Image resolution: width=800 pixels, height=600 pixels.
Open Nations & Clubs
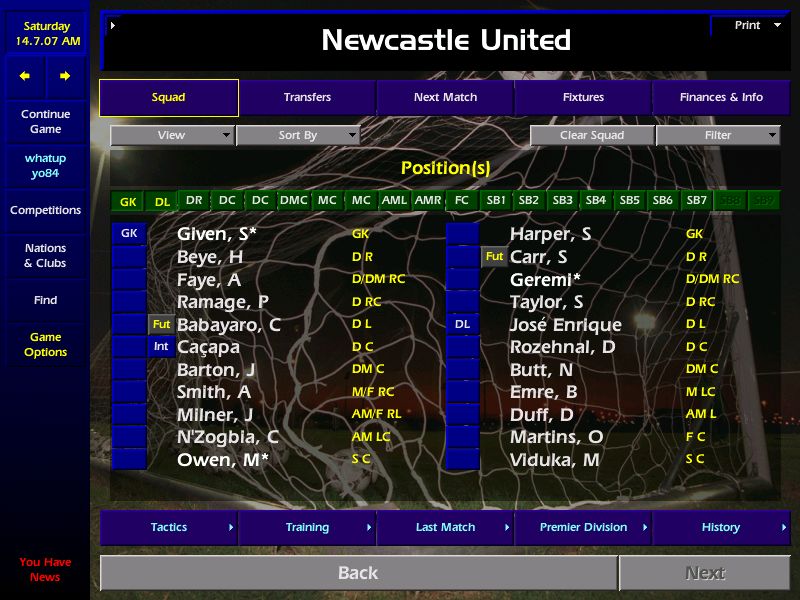tap(45, 255)
